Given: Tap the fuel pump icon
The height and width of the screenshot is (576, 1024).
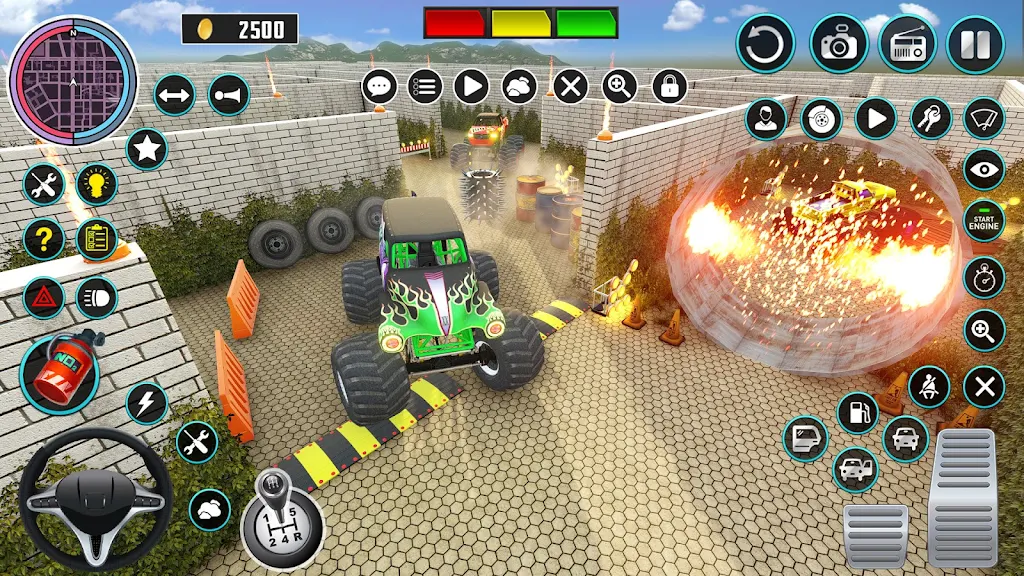Looking at the screenshot, I should 857,412.
